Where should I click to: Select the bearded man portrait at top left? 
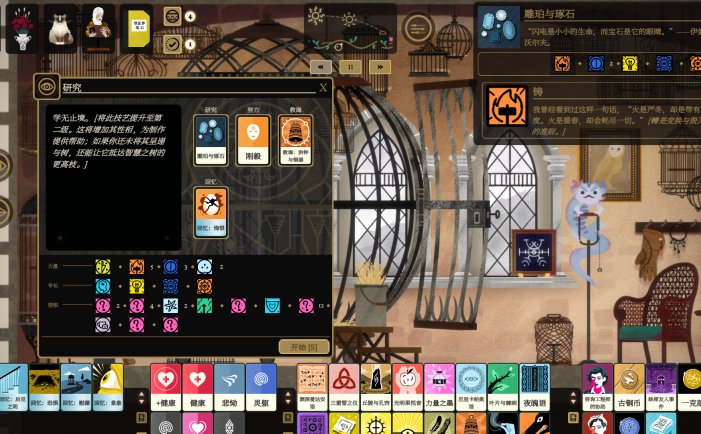pyautogui.click(x=97, y=29)
